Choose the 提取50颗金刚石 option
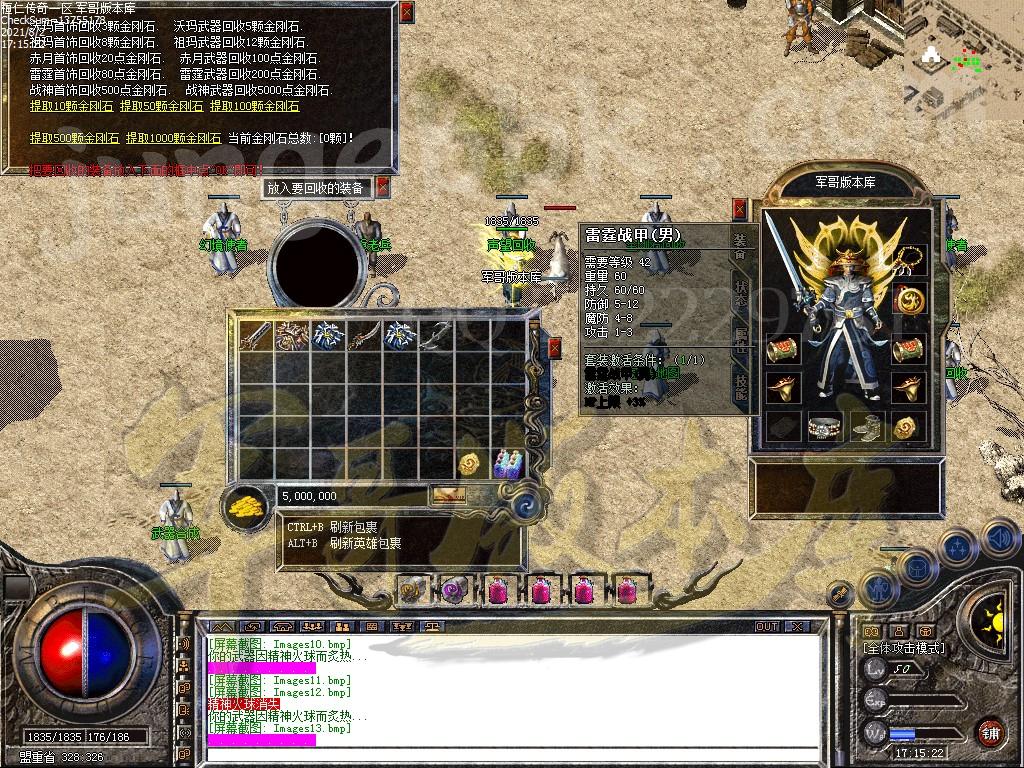The width and height of the screenshot is (1024, 768). (161, 106)
